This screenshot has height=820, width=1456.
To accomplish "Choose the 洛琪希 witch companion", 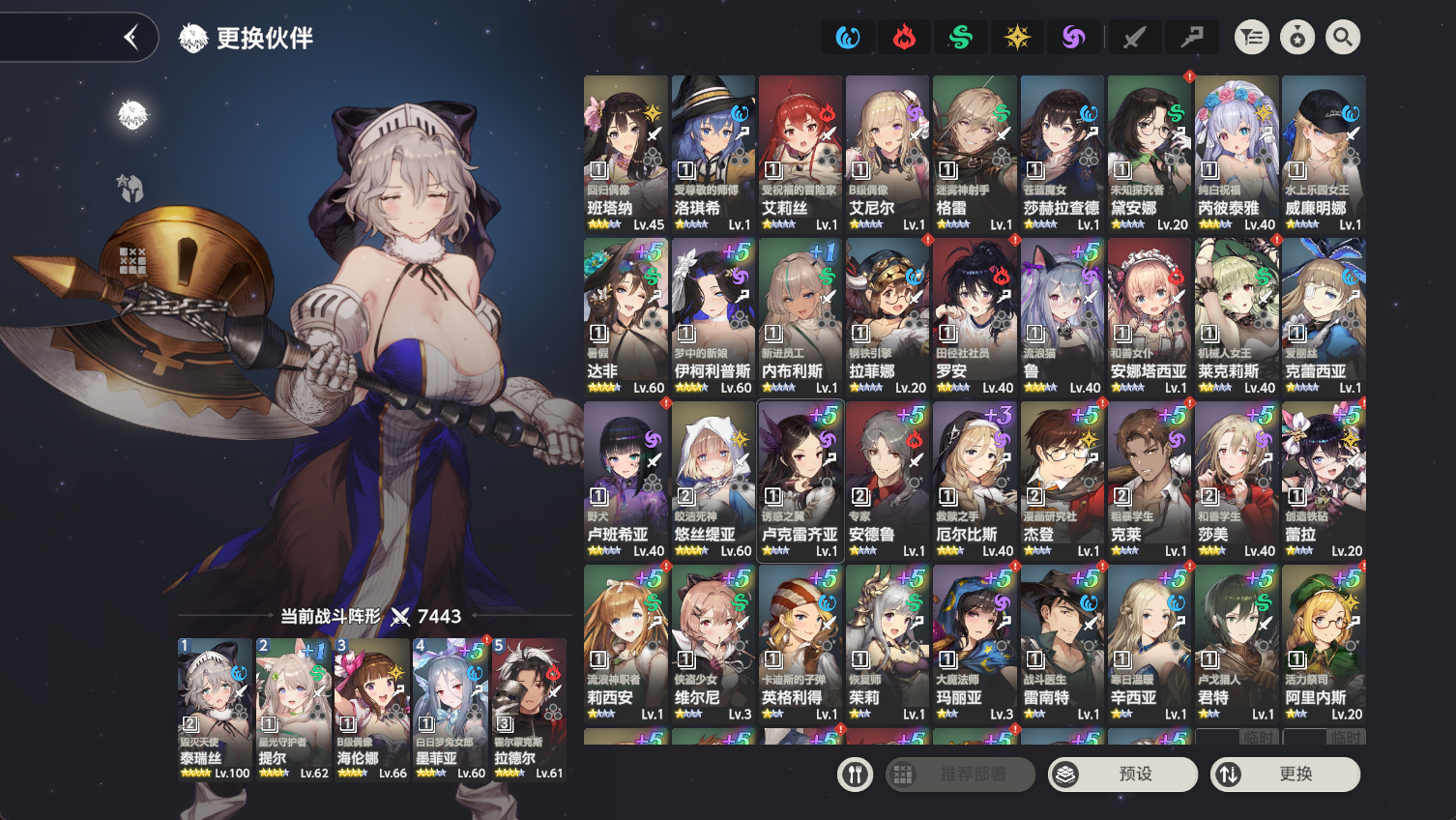I will (713, 154).
